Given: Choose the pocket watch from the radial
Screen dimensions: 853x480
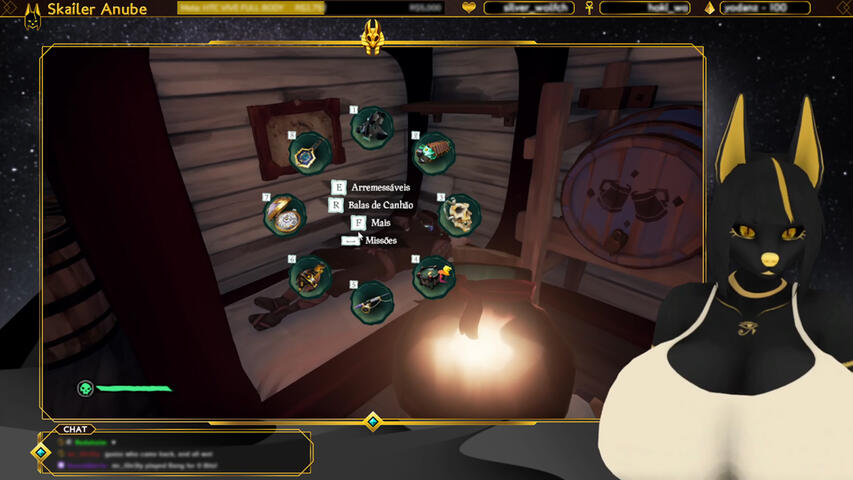Looking at the screenshot, I should (285, 215).
